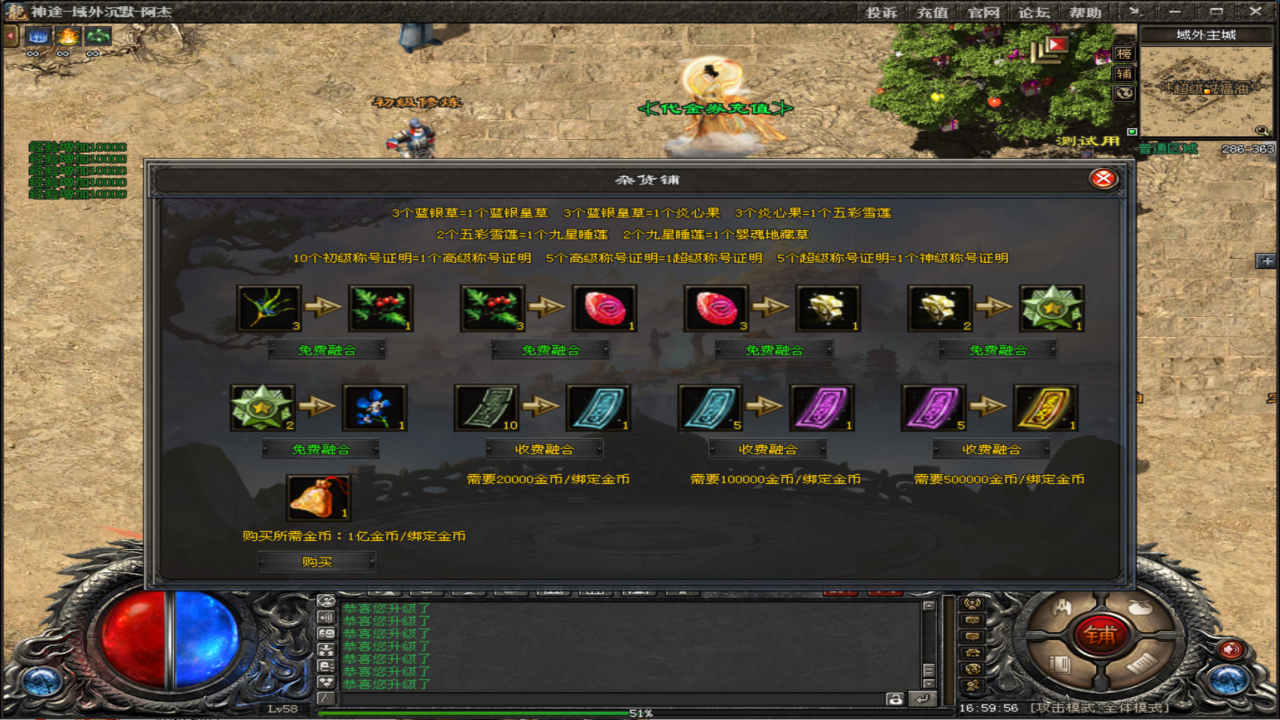Open the 充值 recharge menu
Screen dimensions: 1280x720
point(932,13)
